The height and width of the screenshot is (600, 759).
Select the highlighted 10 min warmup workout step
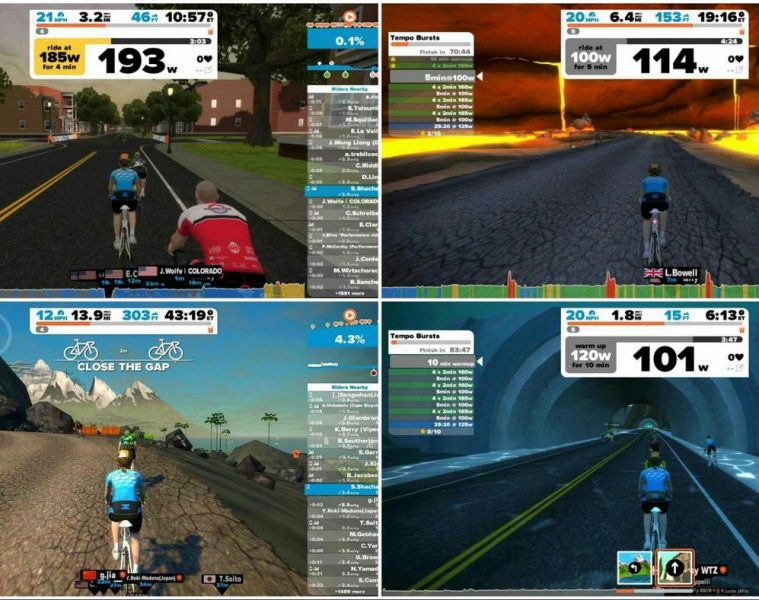click(432, 361)
